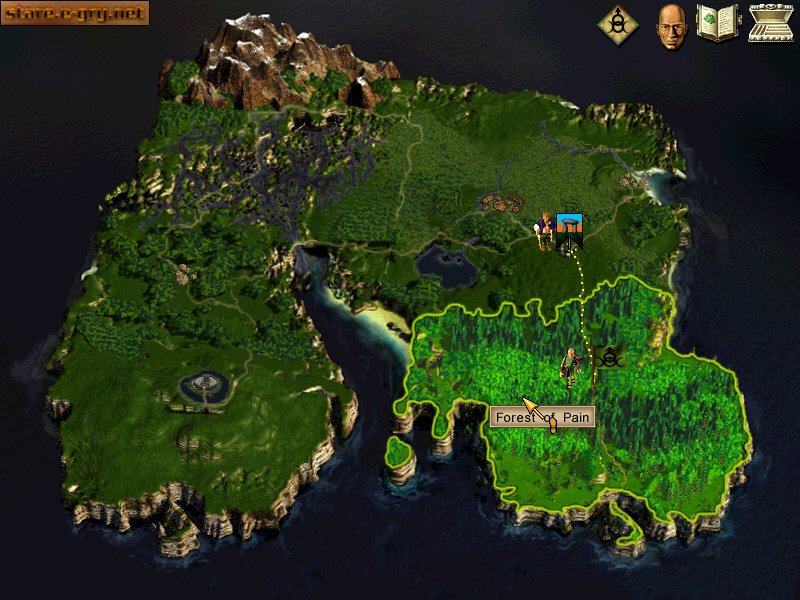Open the chest inventory icon
The width and height of the screenshot is (800, 600).
click(770, 22)
